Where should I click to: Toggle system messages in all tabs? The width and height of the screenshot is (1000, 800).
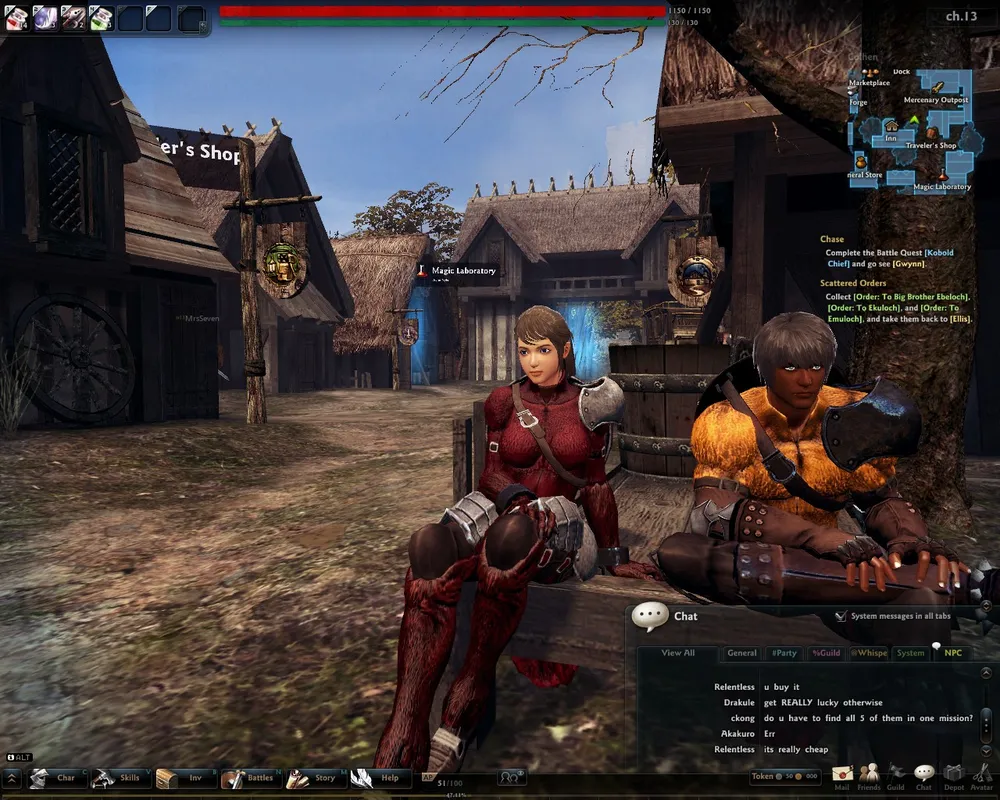point(841,617)
